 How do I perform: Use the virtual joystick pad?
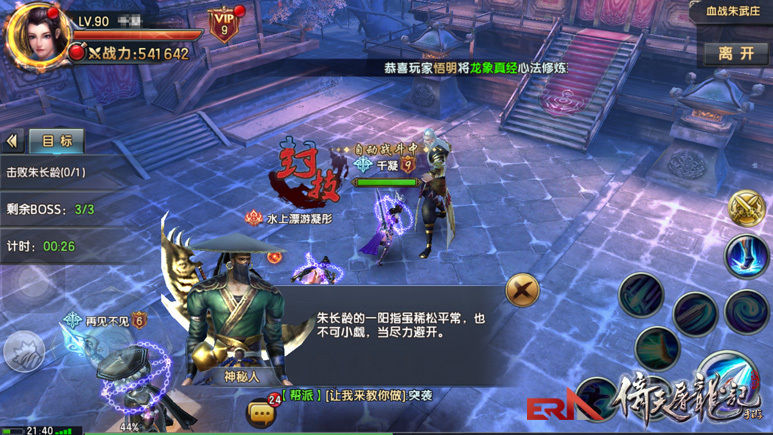click(24, 351)
